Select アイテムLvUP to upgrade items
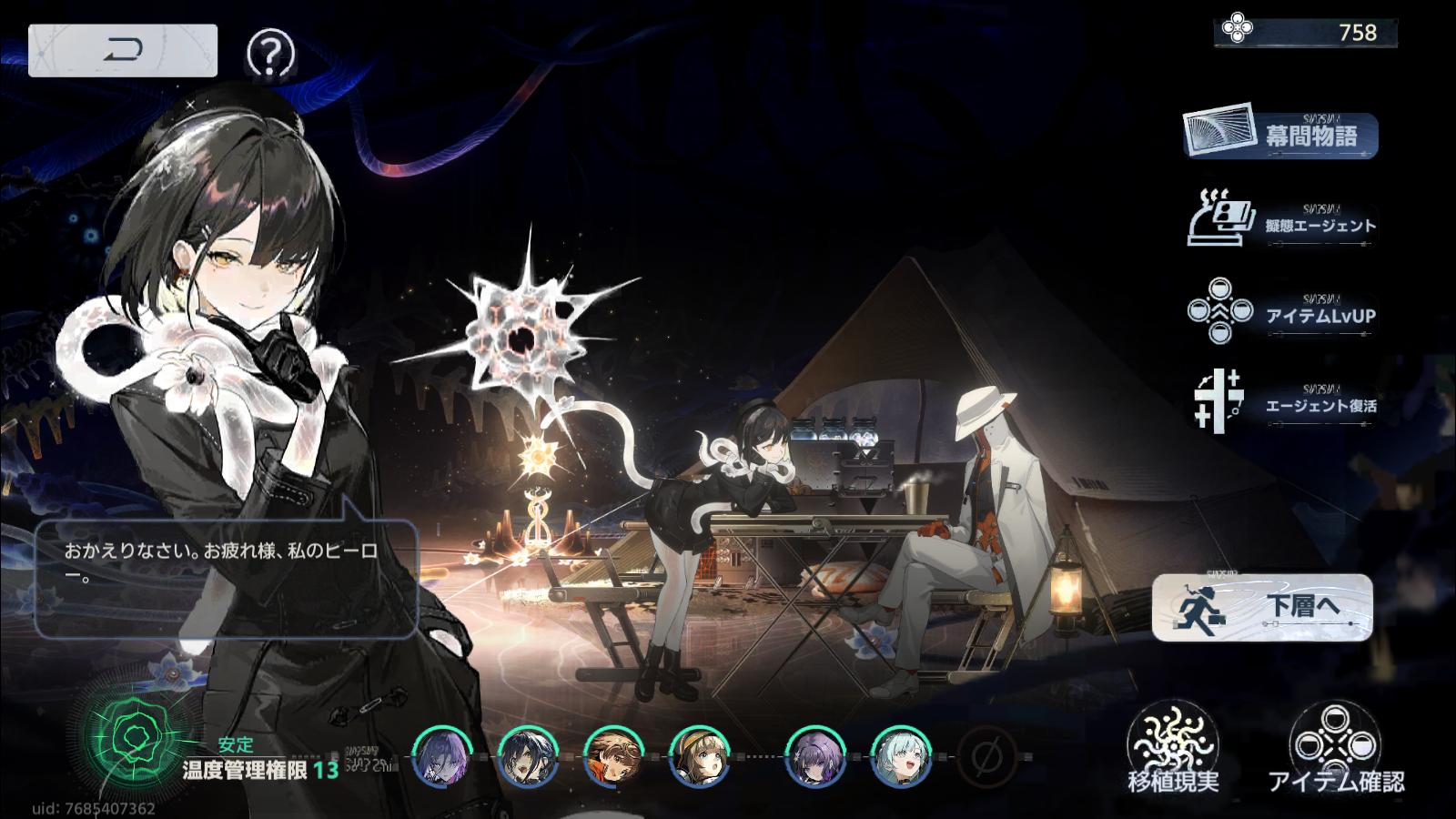Image resolution: width=1456 pixels, height=819 pixels. click(1282, 313)
